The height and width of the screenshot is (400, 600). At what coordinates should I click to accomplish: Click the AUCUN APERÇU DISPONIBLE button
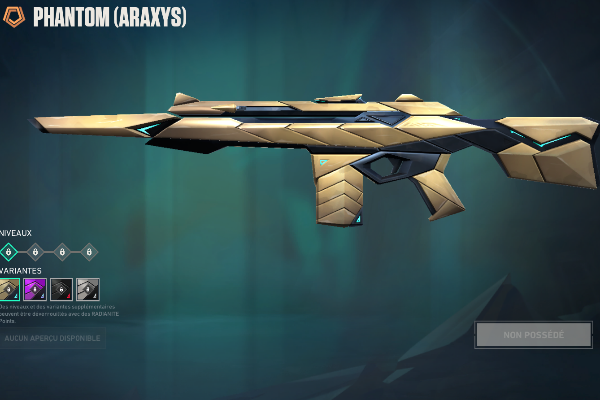tap(52, 339)
